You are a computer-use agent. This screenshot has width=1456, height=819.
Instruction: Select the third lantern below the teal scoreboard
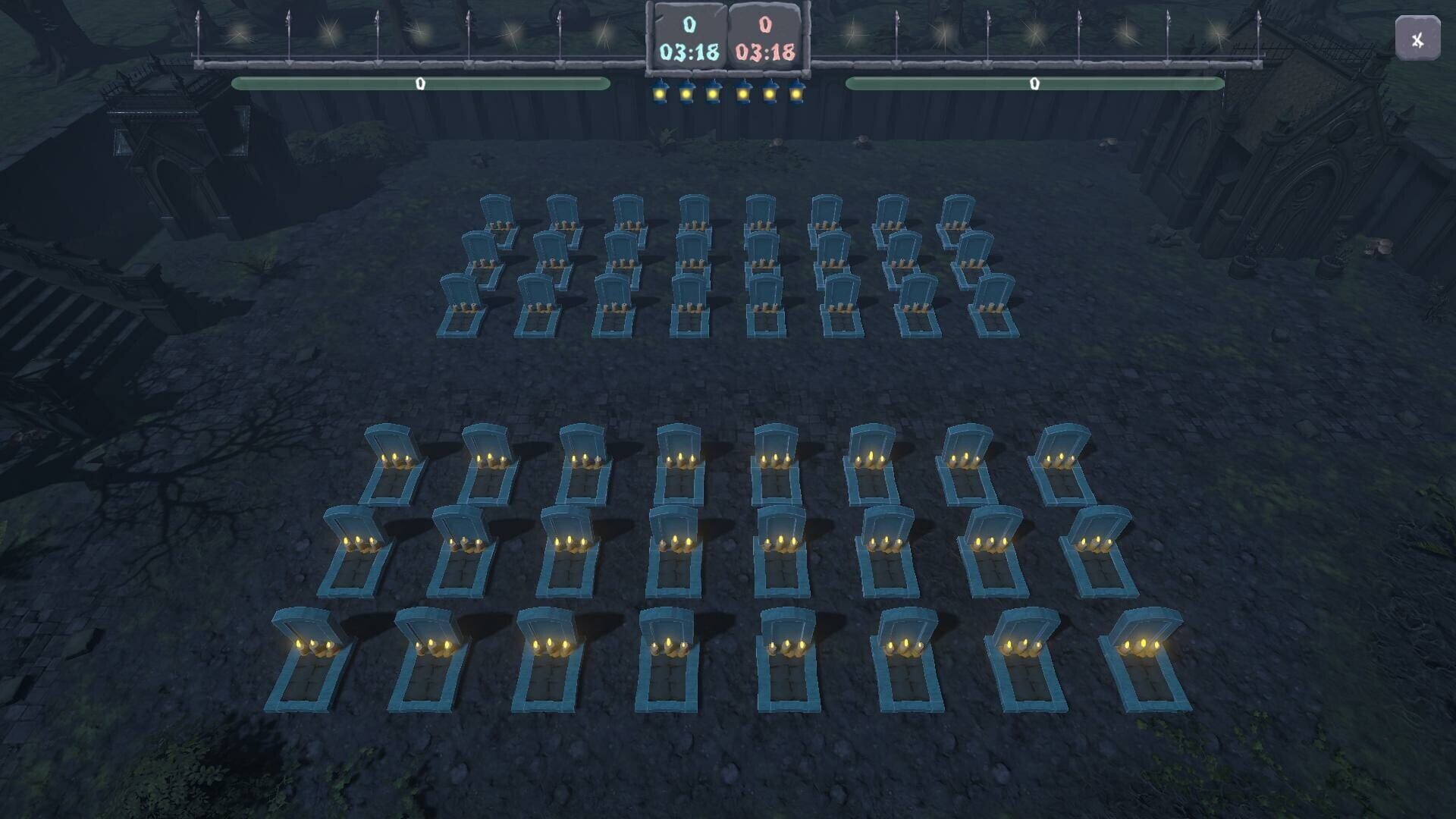(x=713, y=93)
